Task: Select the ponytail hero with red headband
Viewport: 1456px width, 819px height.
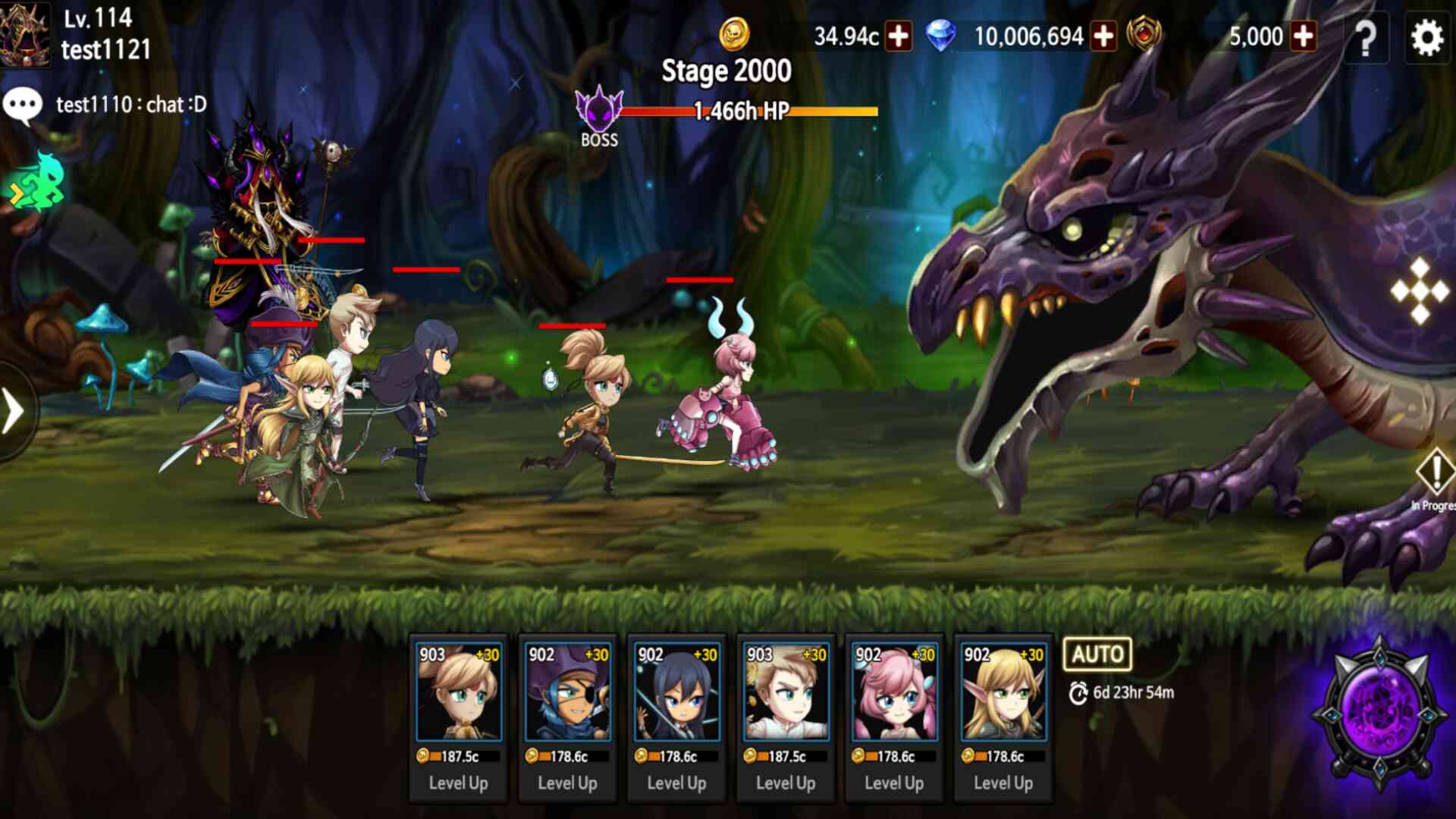Action: click(458, 693)
